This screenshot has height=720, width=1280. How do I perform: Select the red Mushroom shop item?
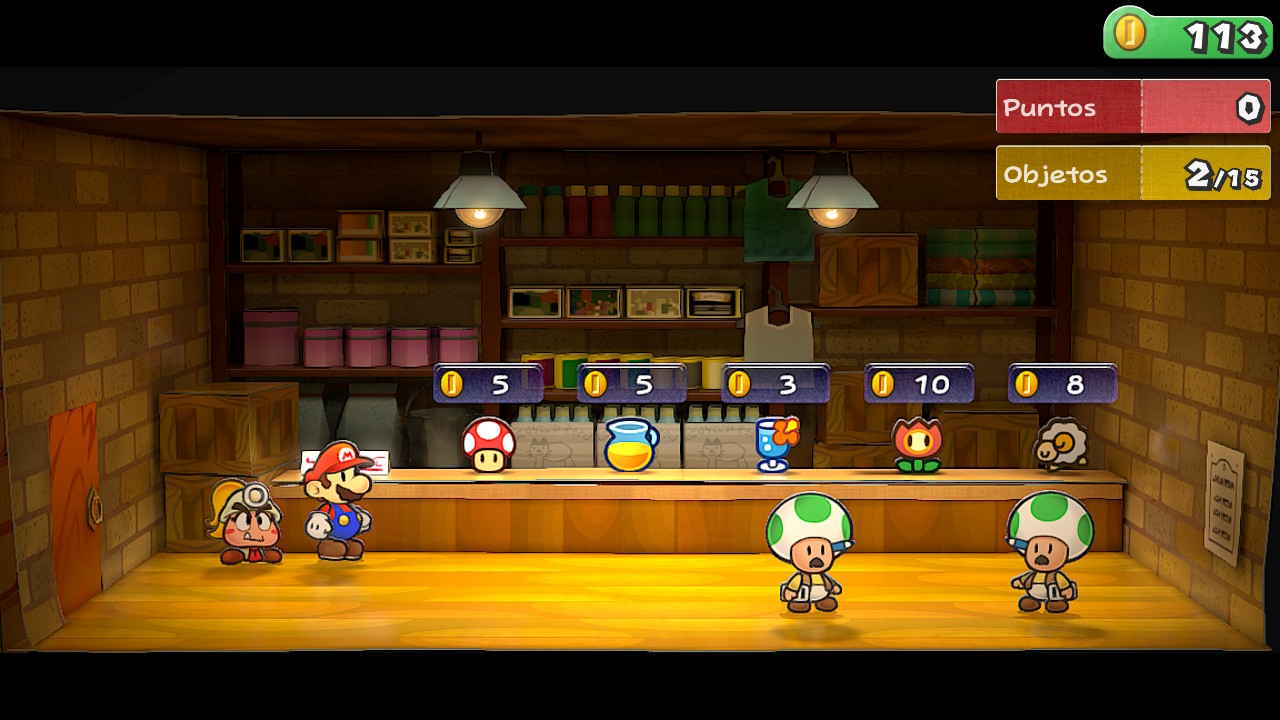[x=488, y=444]
